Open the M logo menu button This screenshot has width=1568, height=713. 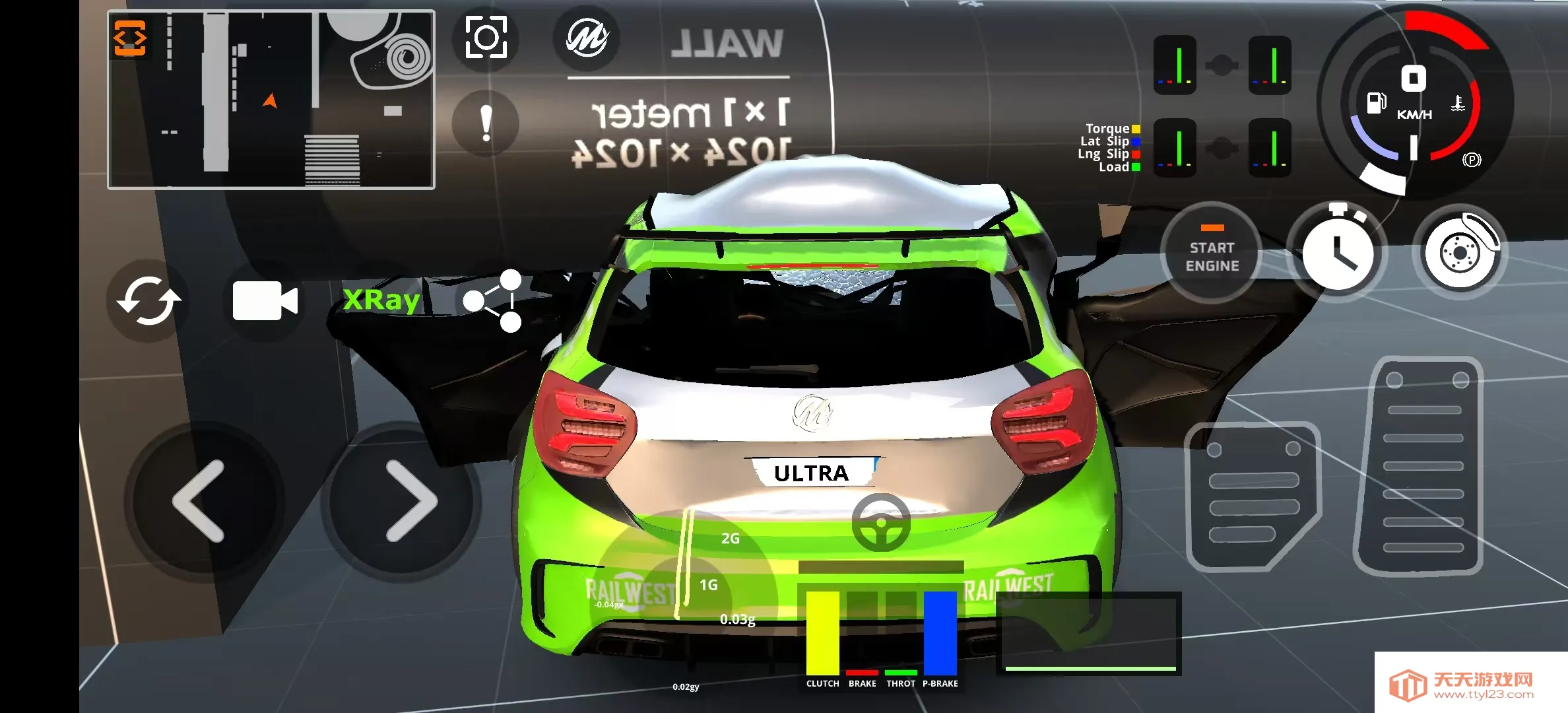[x=586, y=38]
